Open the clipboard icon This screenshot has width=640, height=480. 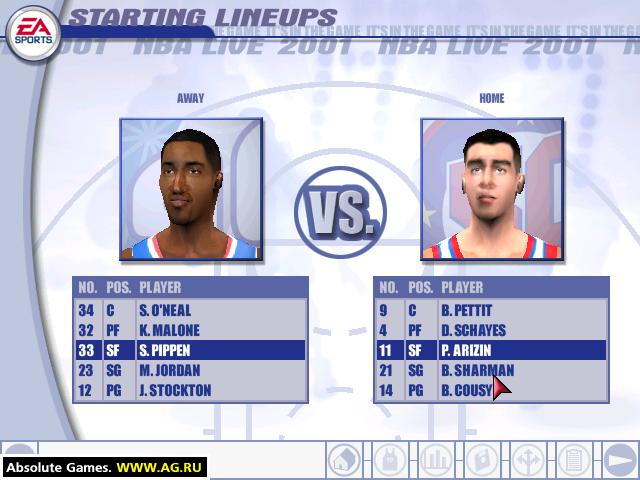573,460
